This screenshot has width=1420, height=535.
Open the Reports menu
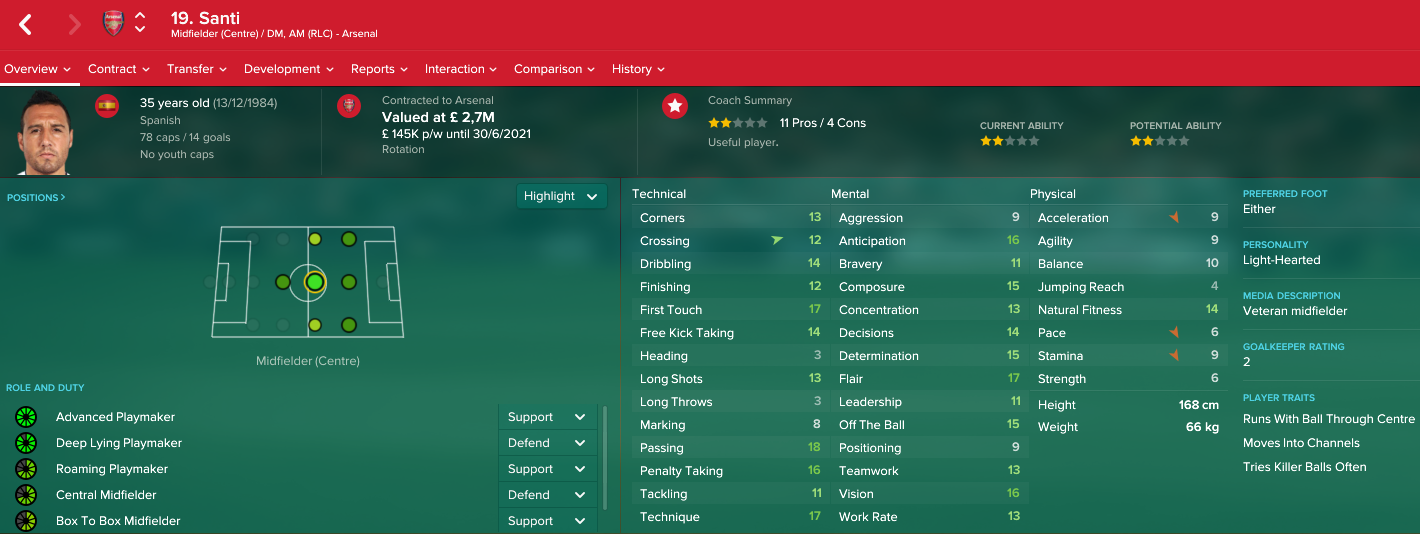379,69
